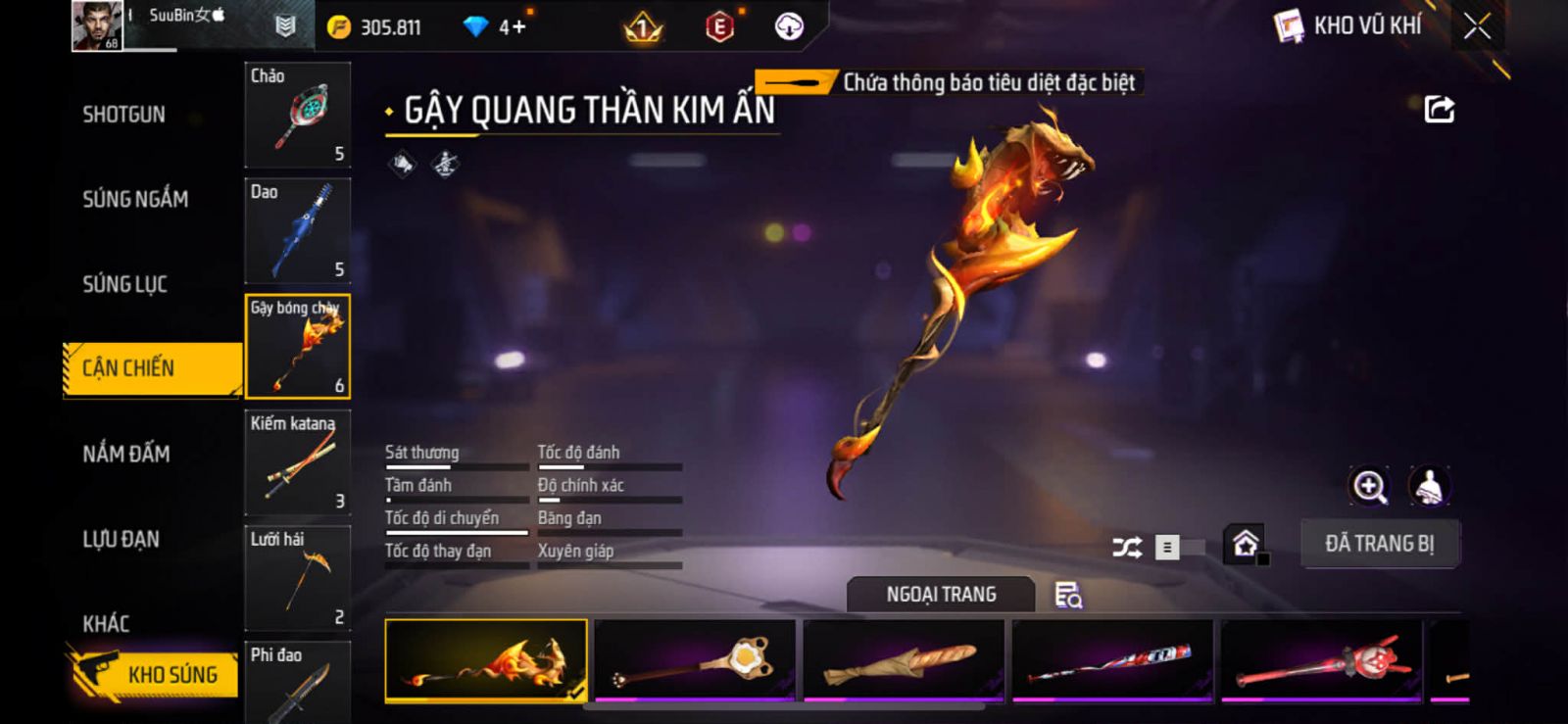The image size is (1568, 724).
Task: Select the Lưỡi hái scythe
Action: (297, 577)
